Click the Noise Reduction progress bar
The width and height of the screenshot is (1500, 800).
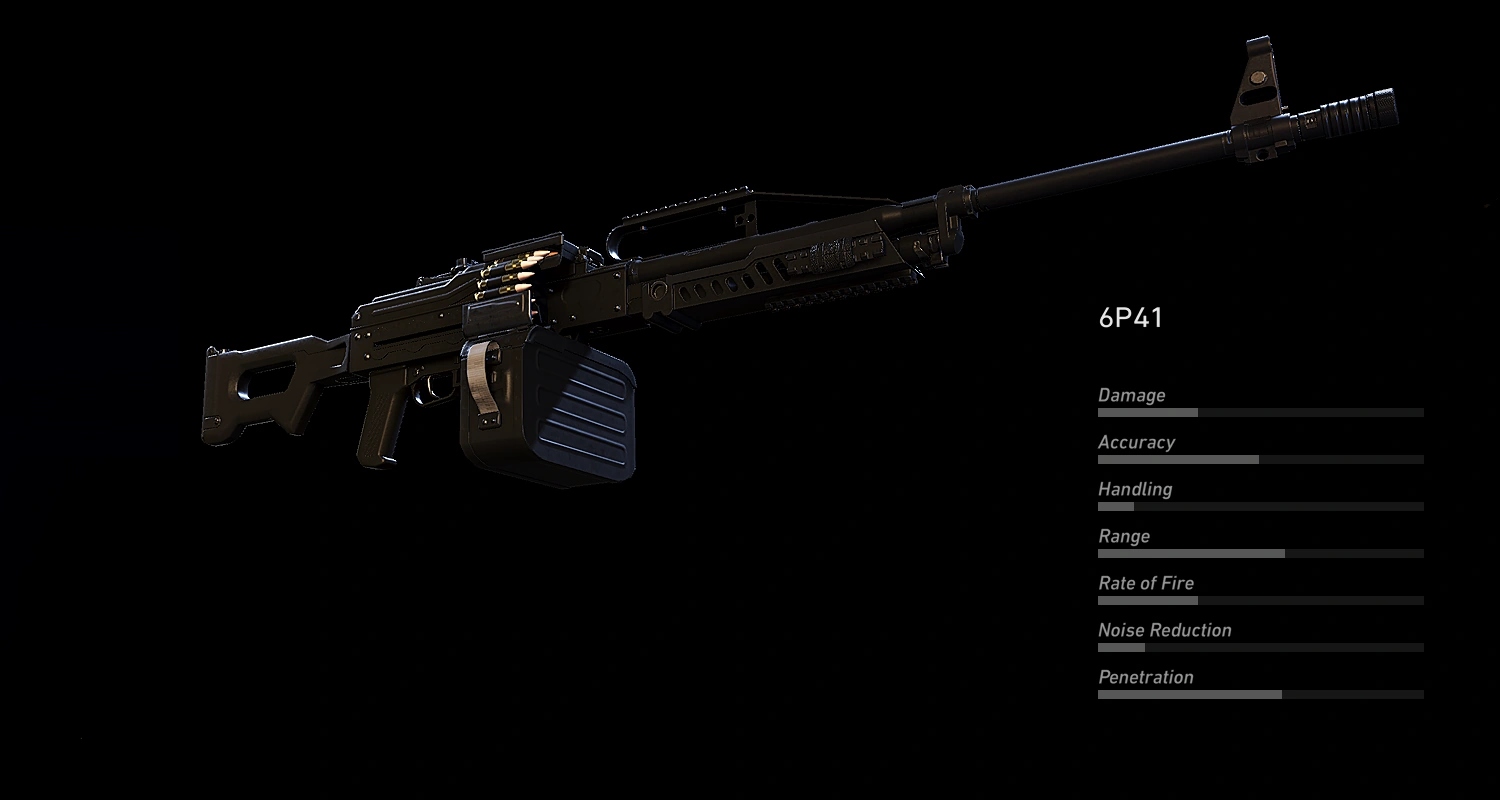click(x=1260, y=647)
